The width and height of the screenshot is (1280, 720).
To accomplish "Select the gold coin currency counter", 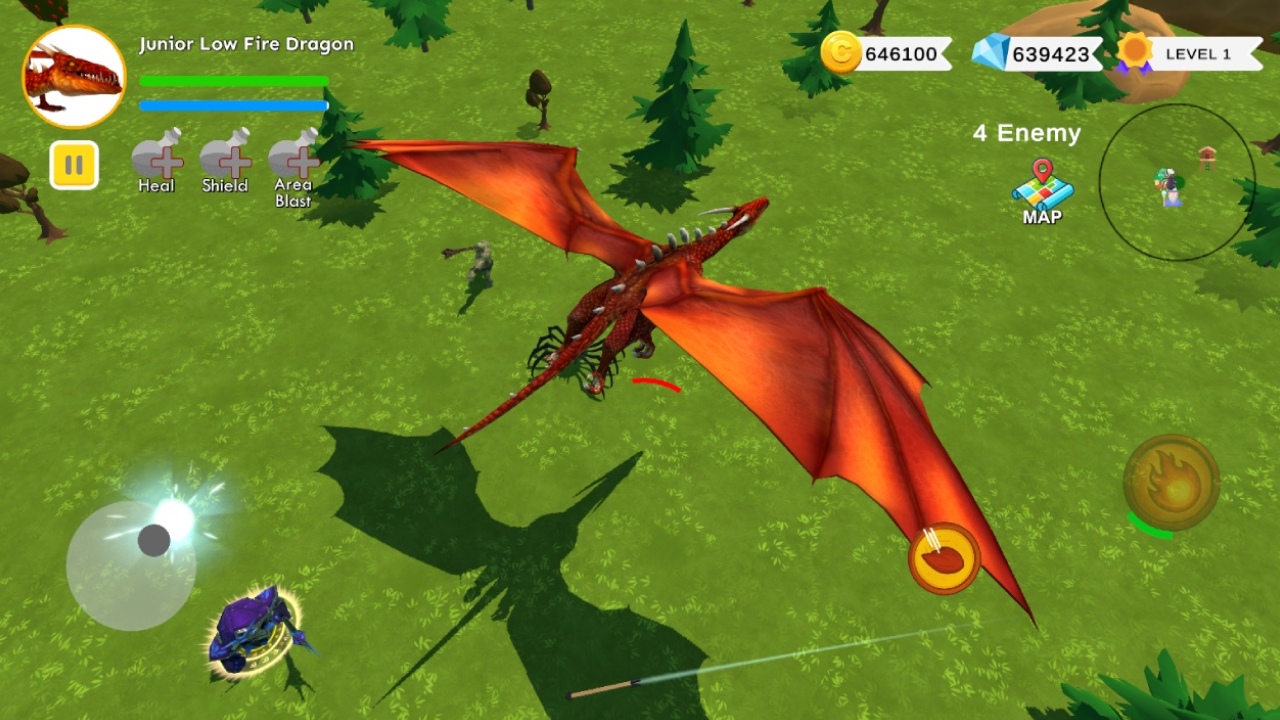I will (x=885, y=54).
